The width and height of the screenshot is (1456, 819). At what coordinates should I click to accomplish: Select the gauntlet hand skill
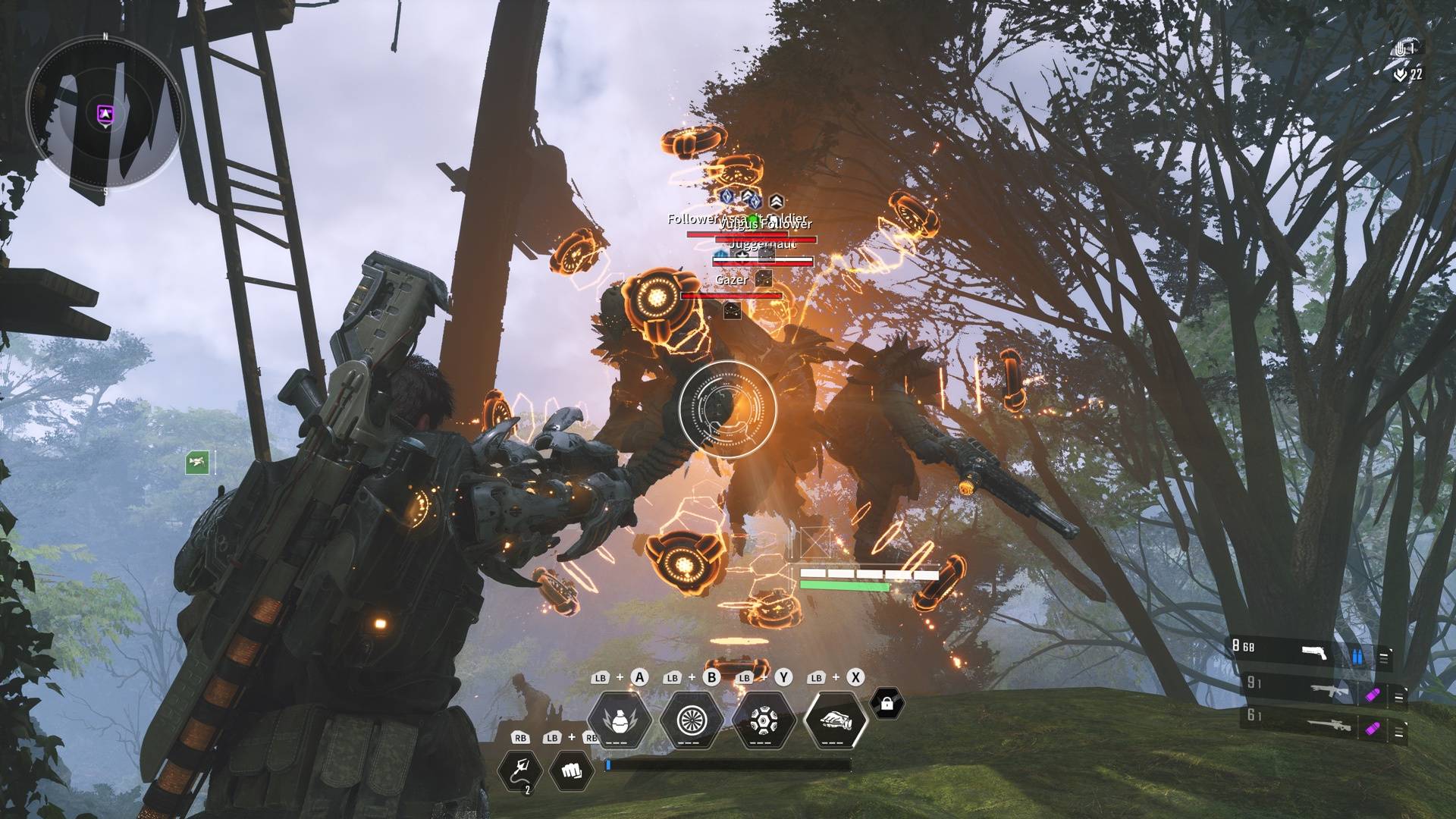click(834, 719)
